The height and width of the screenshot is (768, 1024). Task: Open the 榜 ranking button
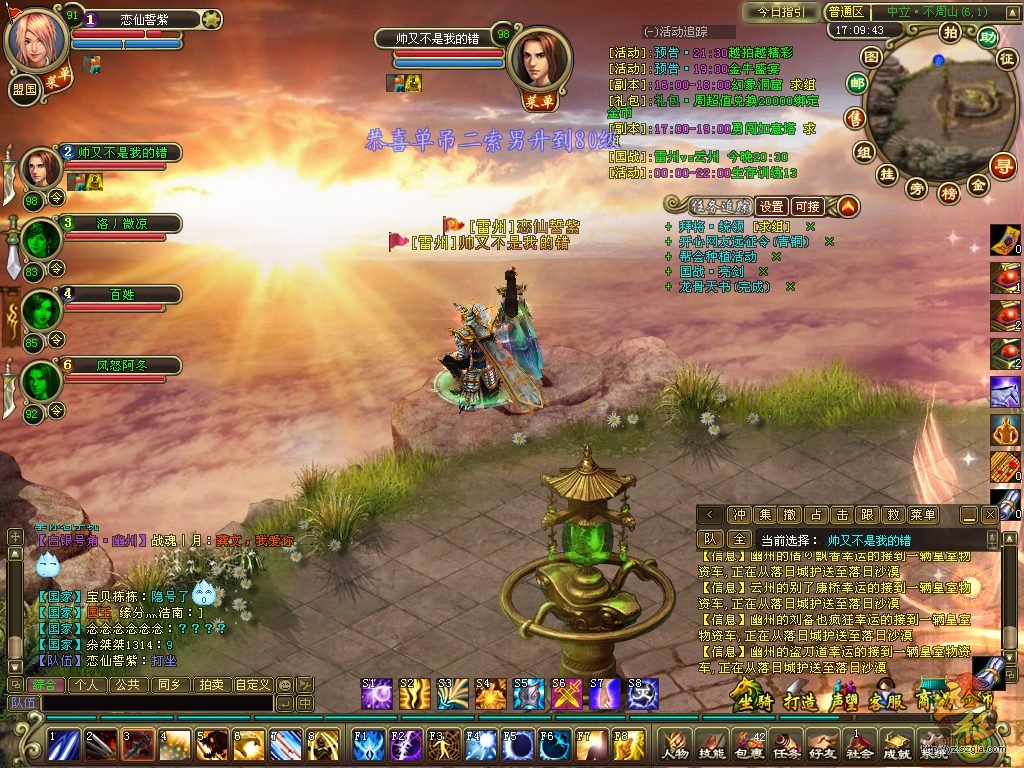948,193
